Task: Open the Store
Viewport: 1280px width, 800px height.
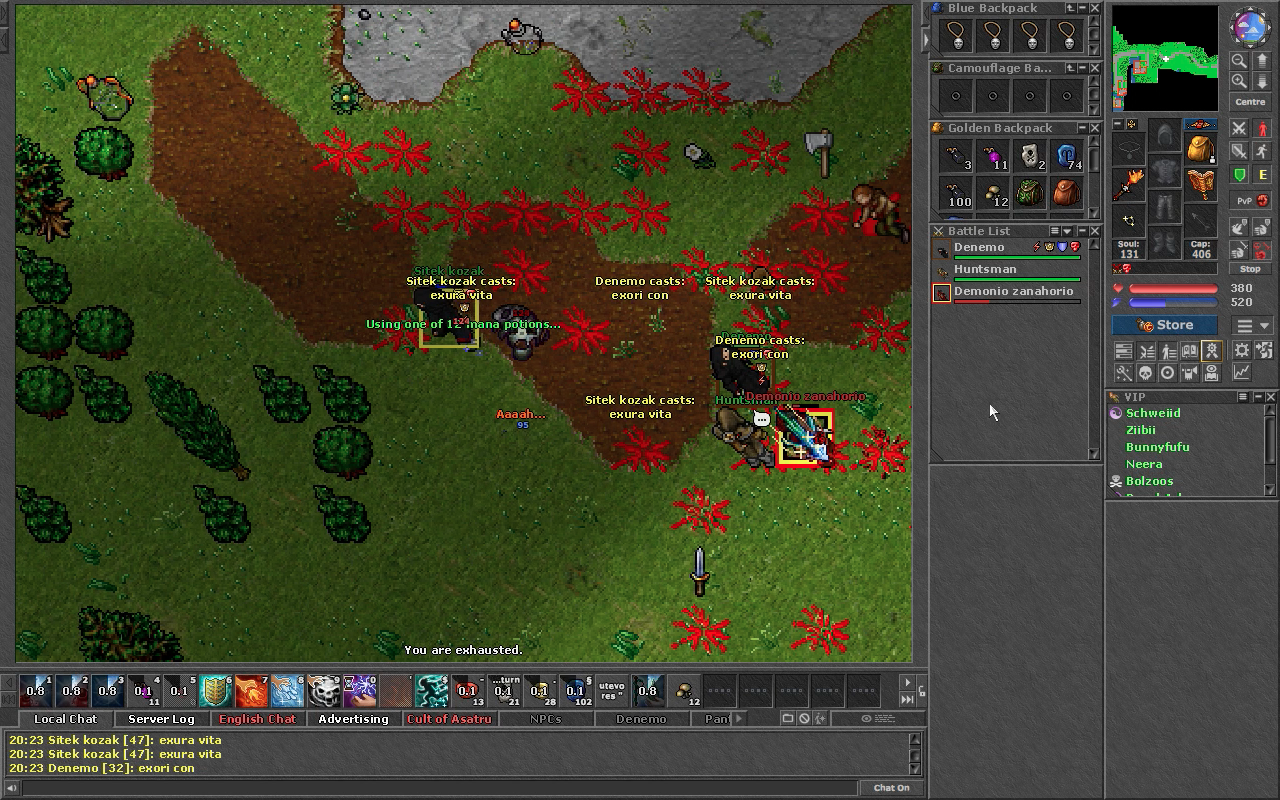Action: tap(1165, 325)
